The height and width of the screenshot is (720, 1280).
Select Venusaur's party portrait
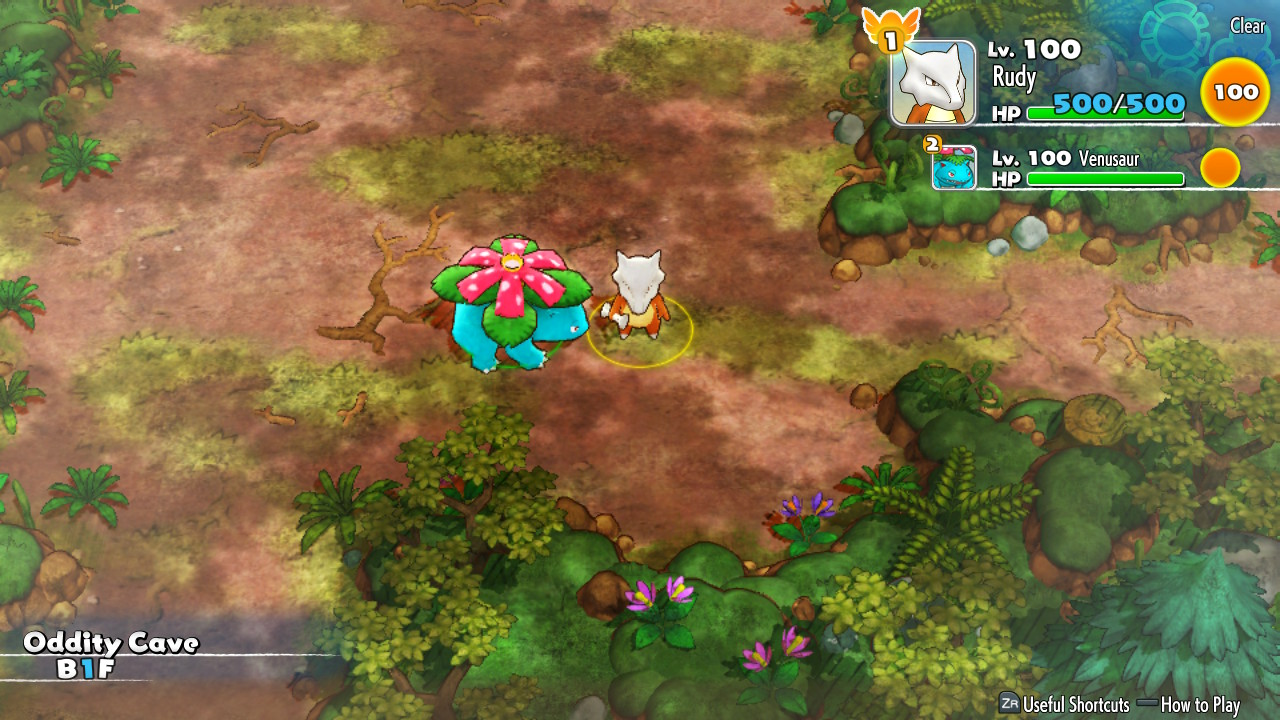coord(954,168)
